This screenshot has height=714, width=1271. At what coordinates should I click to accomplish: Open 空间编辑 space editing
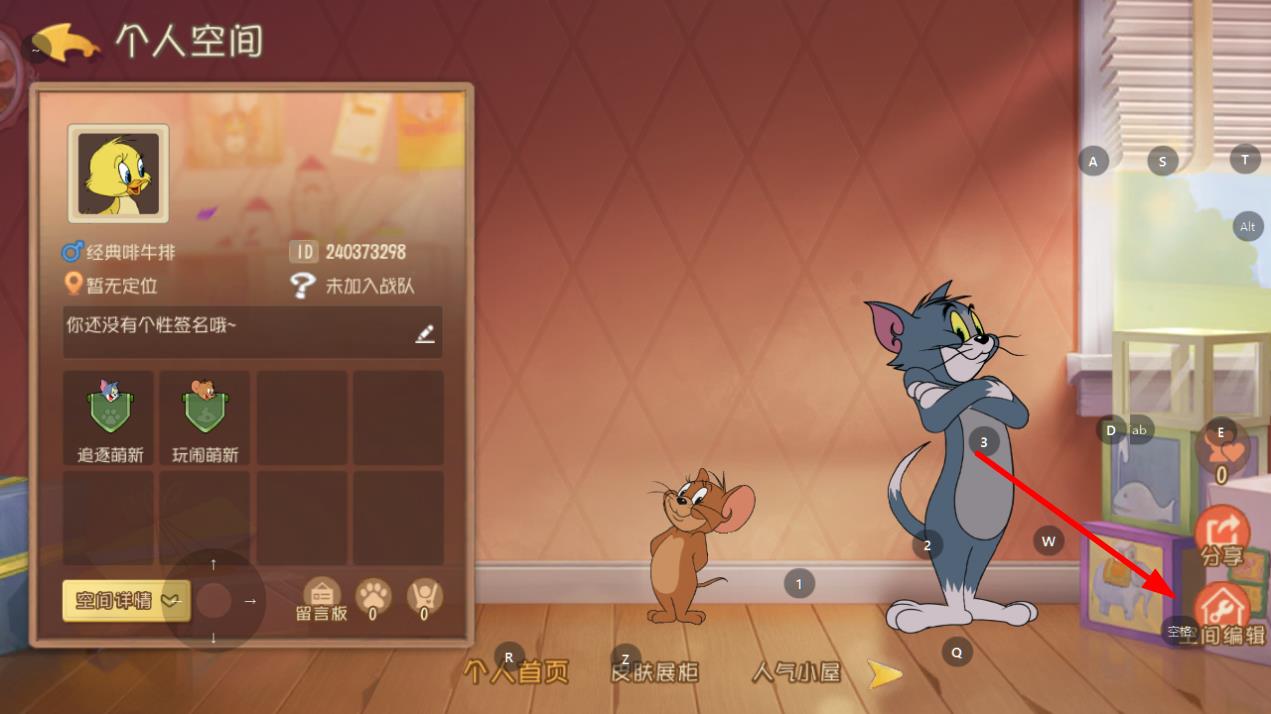tap(1223, 613)
